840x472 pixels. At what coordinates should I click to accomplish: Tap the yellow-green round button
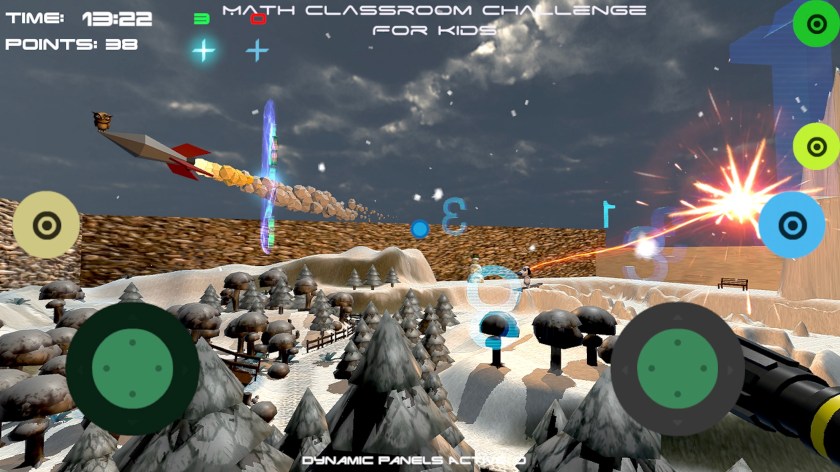[815, 147]
